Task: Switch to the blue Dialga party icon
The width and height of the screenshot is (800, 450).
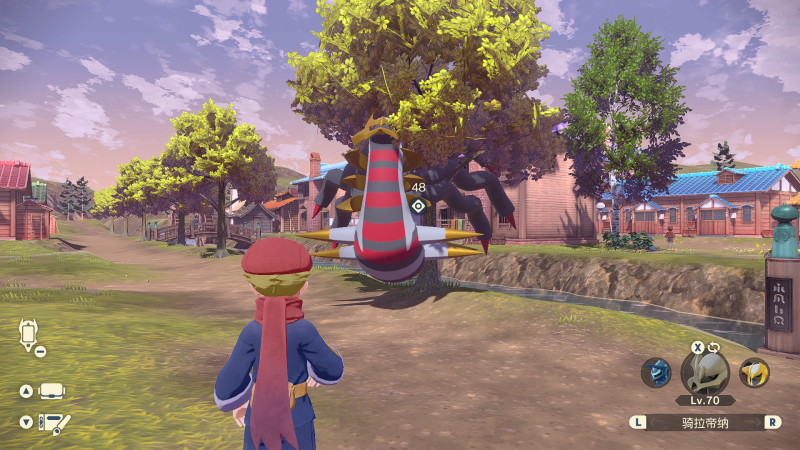Action: 656,373
